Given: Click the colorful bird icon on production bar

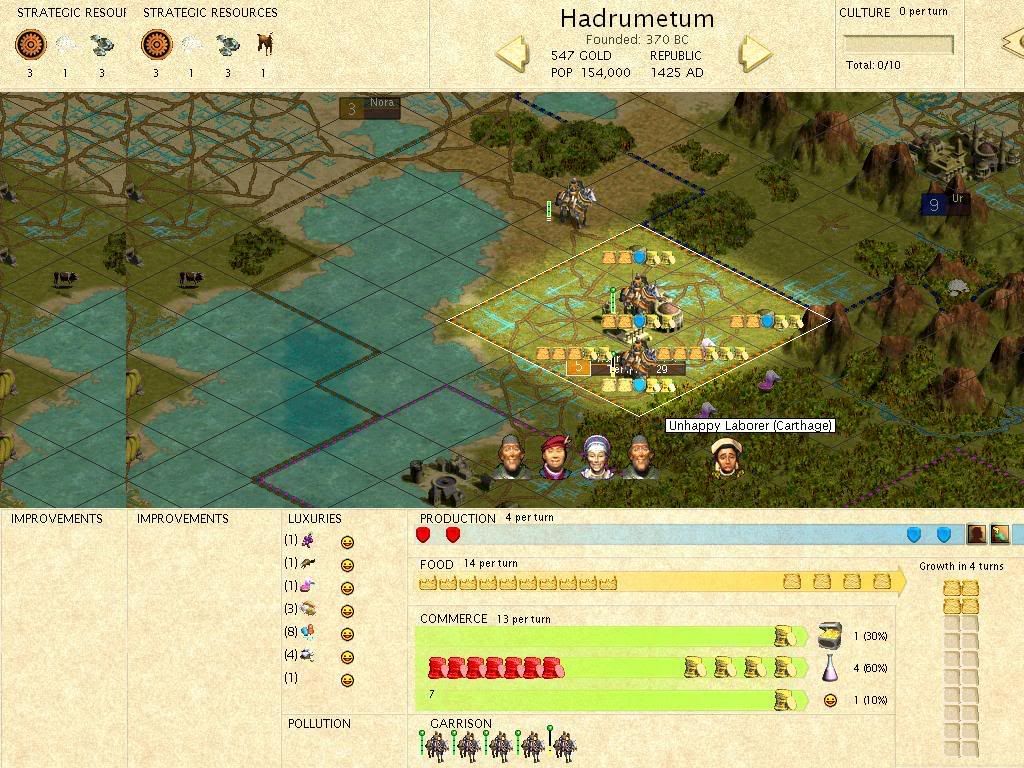Looking at the screenshot, I should tap(1000, 535).
